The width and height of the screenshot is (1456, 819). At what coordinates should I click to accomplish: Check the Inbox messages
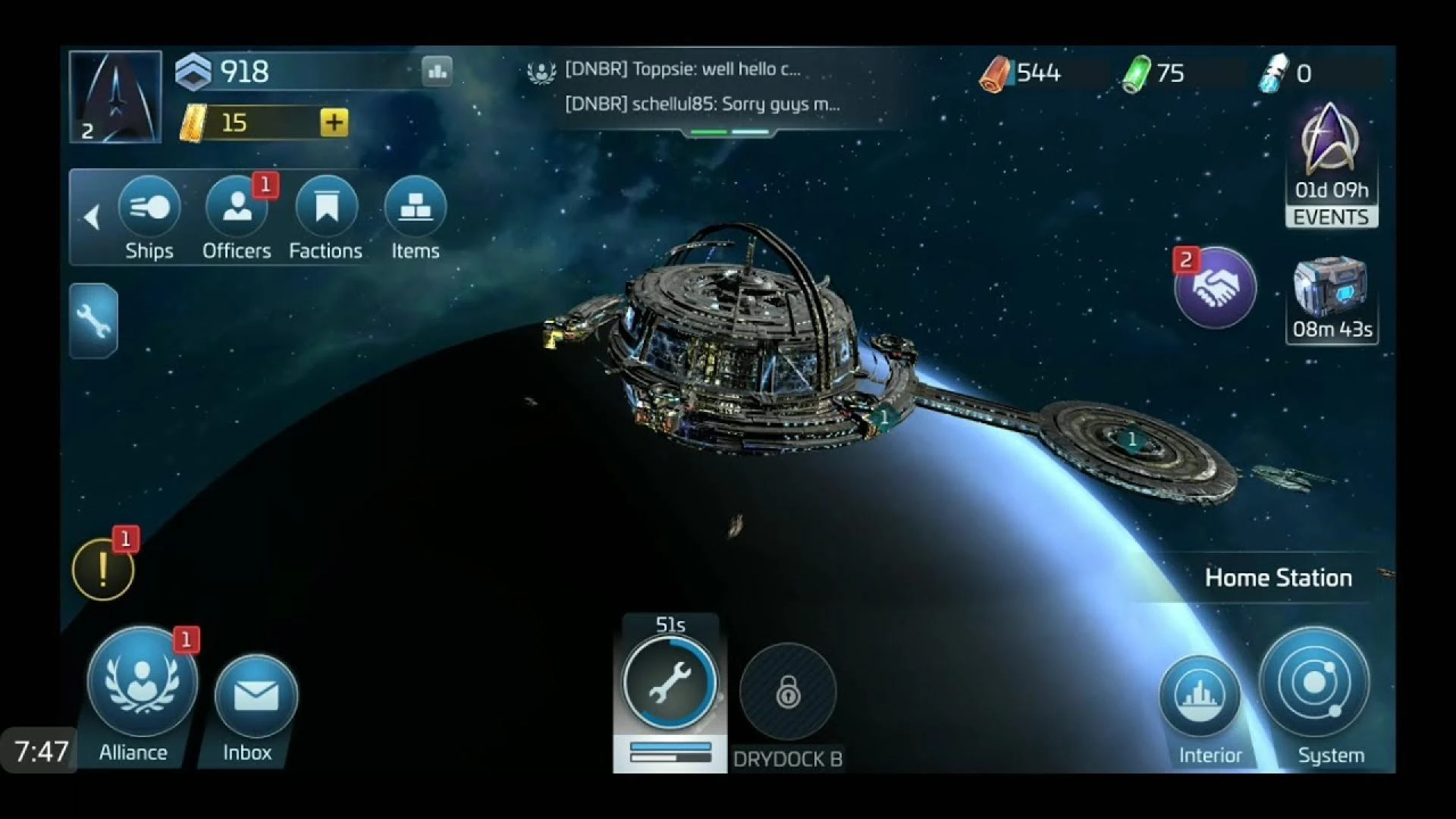253,692
